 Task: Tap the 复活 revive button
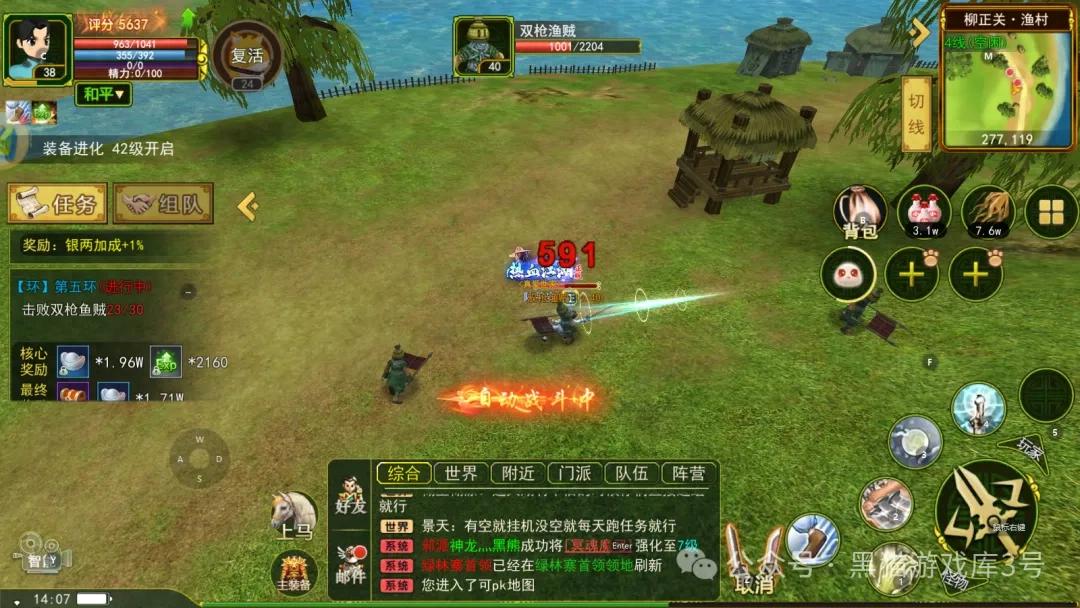pos(246,56)
